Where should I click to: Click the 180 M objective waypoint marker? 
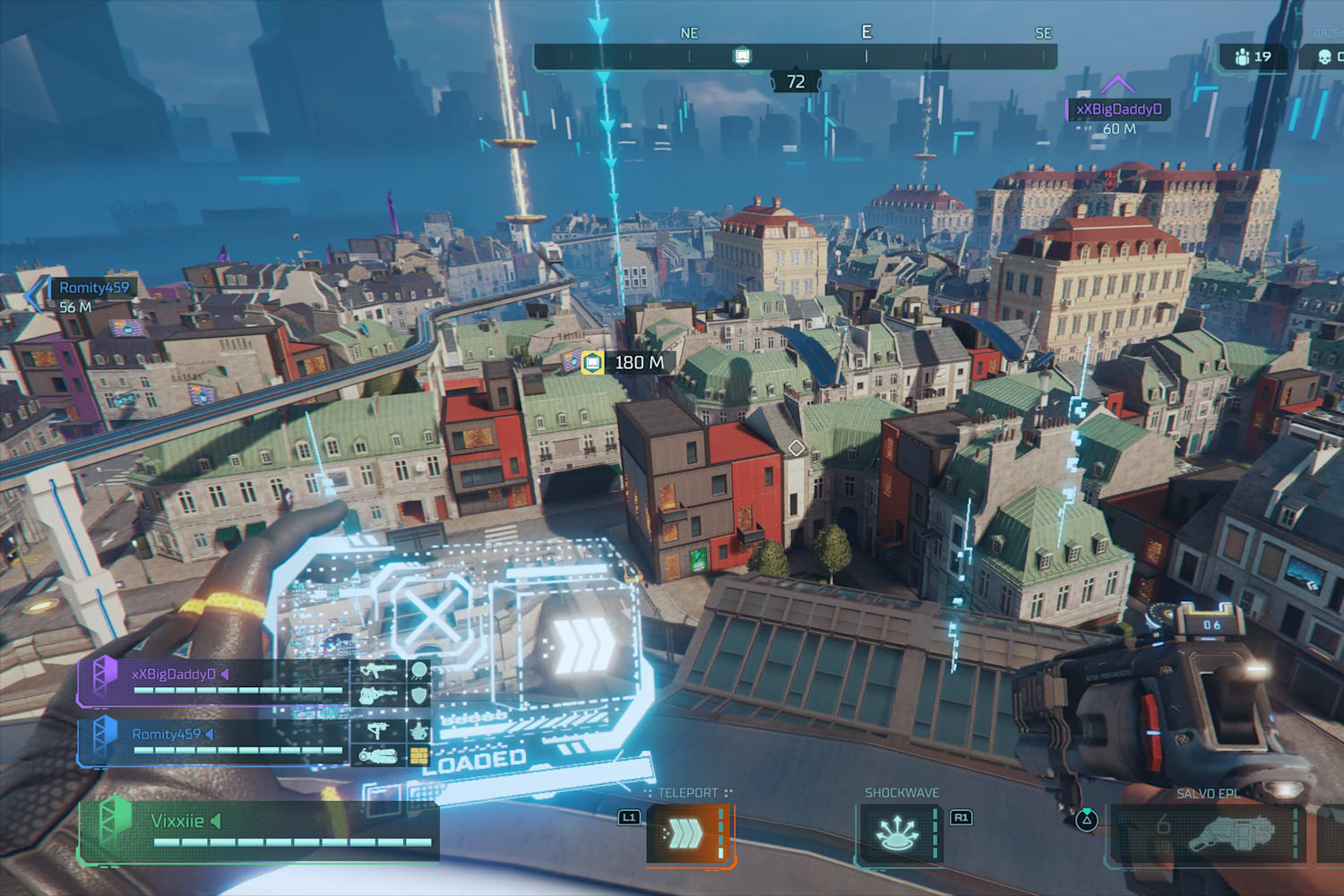point(592,363)
